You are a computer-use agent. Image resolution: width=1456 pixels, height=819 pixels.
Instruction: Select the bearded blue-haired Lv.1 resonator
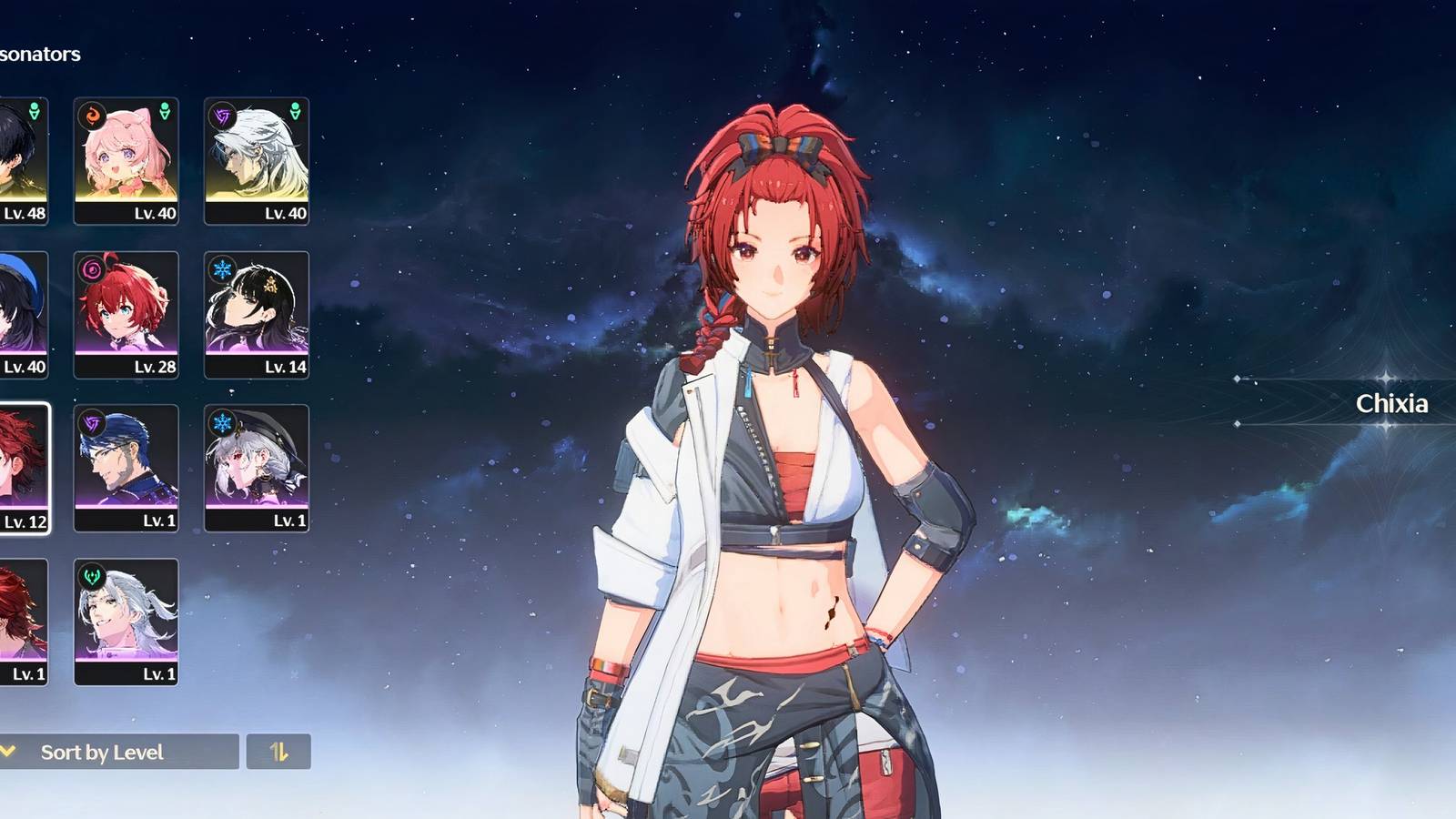[127, 464]
